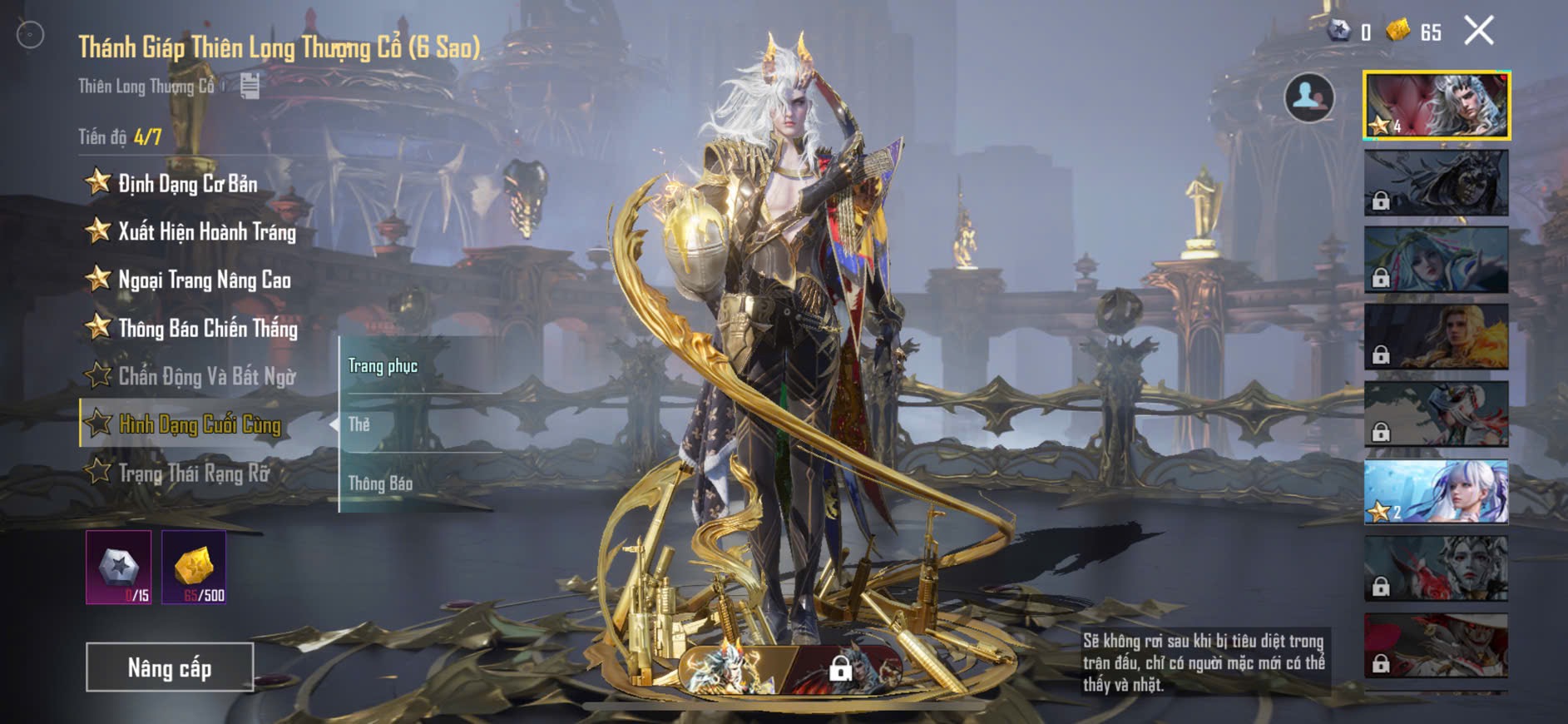Show the Trạng Thái Rạng Rỡ stage

coord(194,473)
